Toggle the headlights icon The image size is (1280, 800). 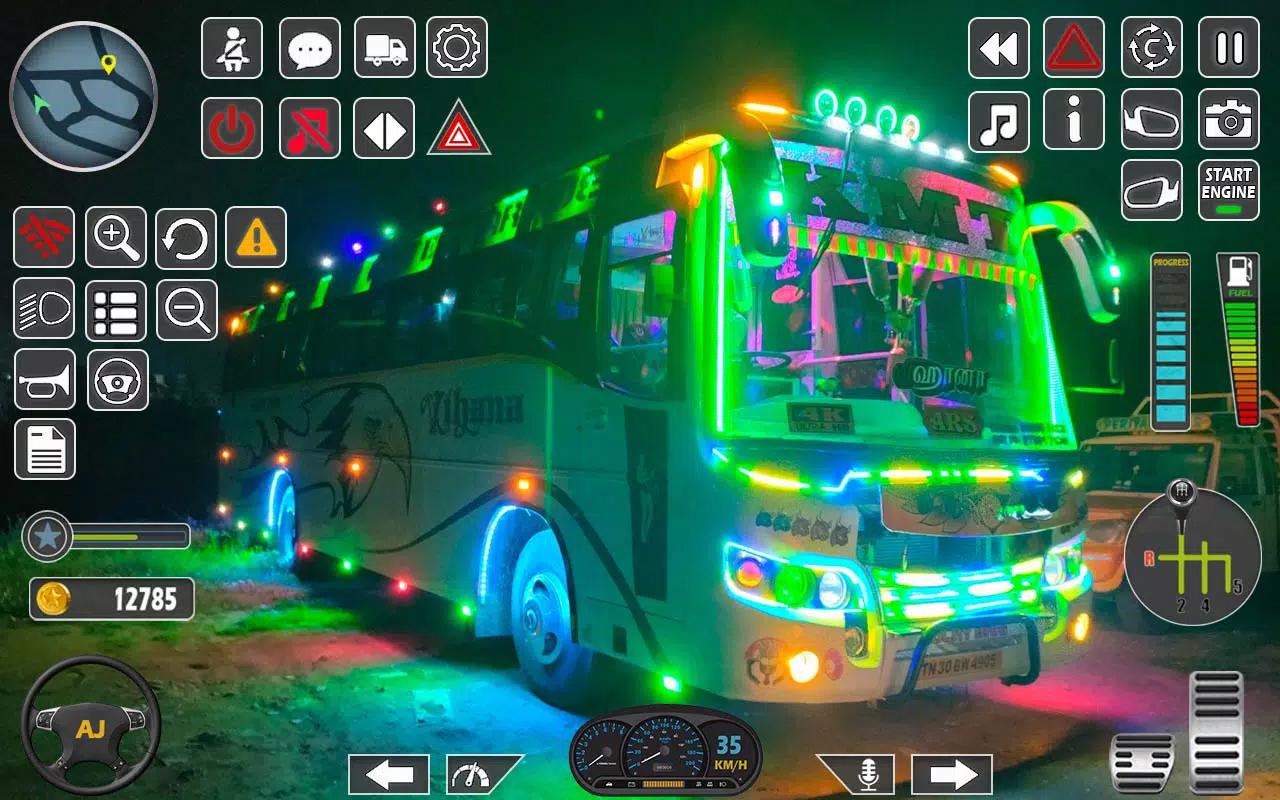coord(45,310)
